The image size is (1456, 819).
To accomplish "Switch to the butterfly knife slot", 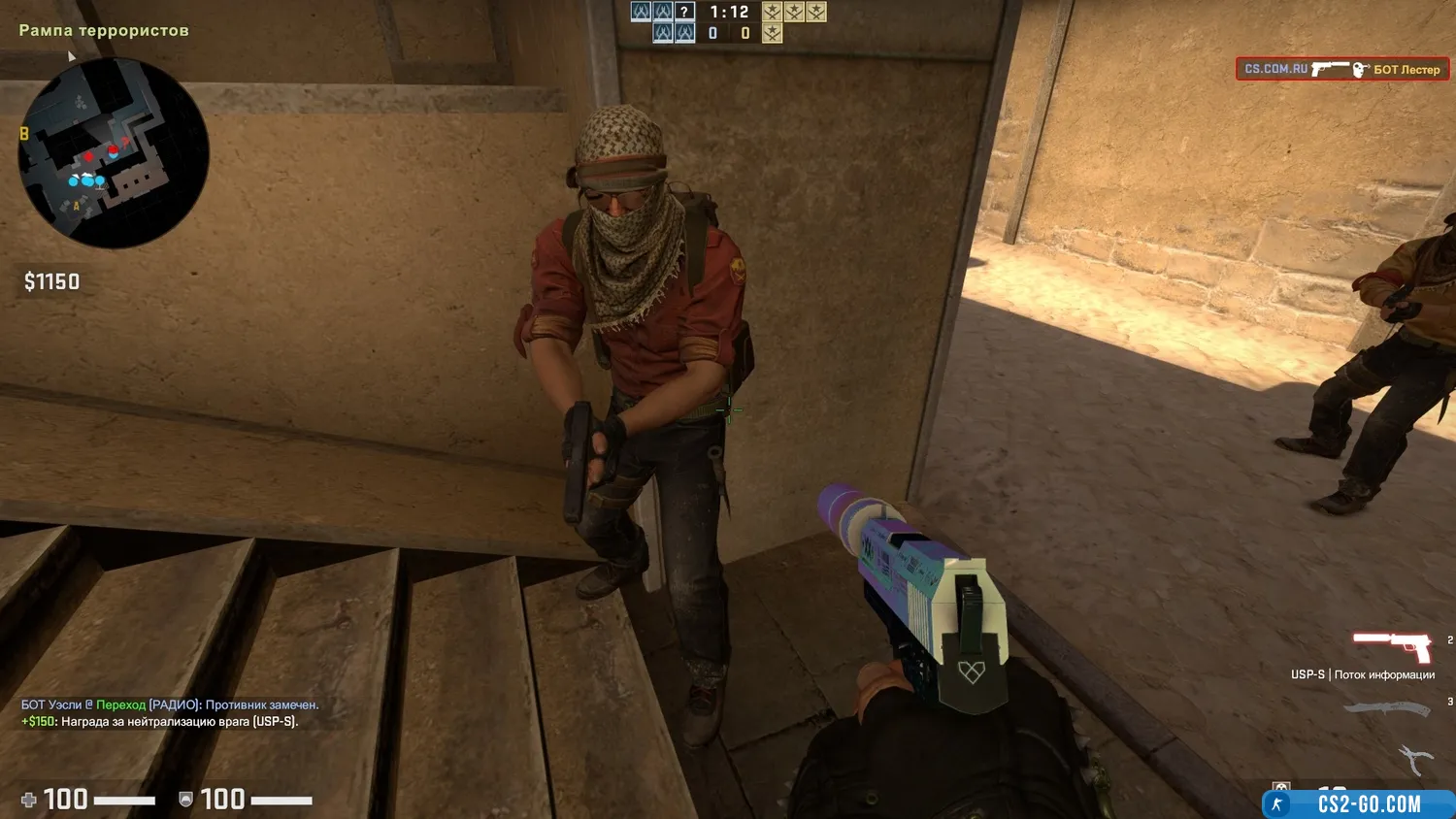I will click(1387, 709).
